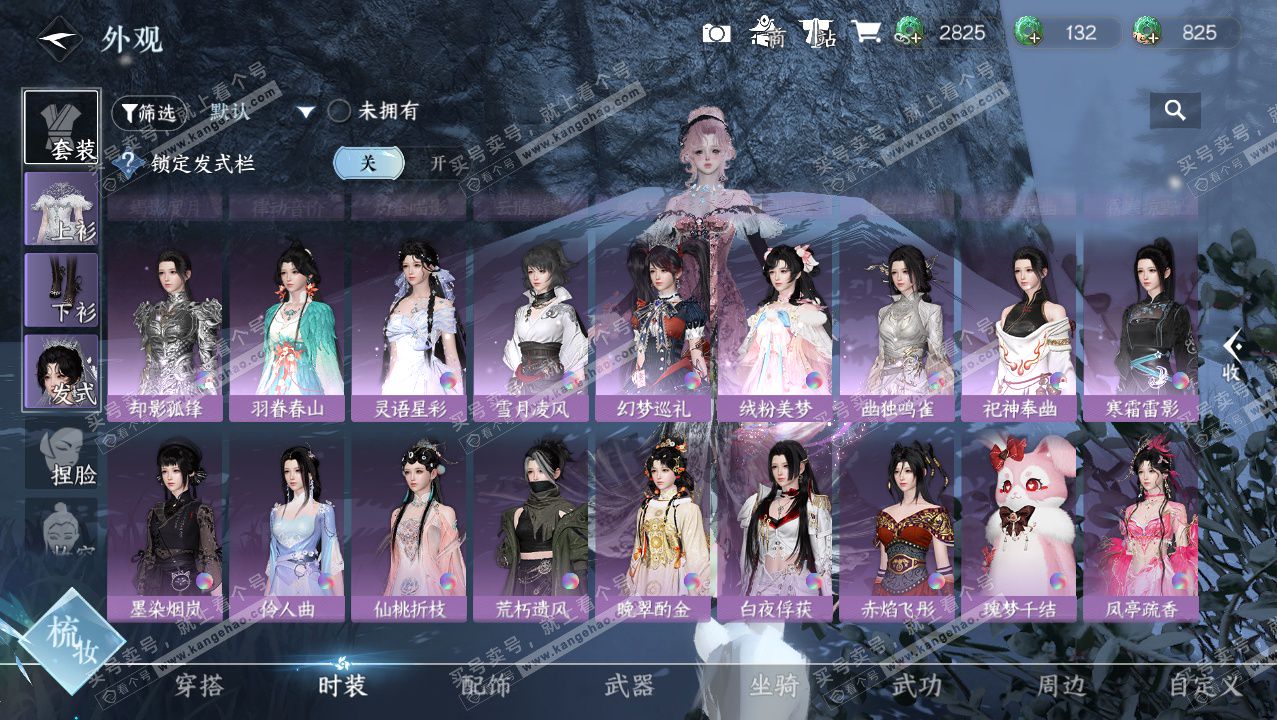Expand the 默认 sort dropdown
This screenshot has width=1277, height=720.
(306, 112)
